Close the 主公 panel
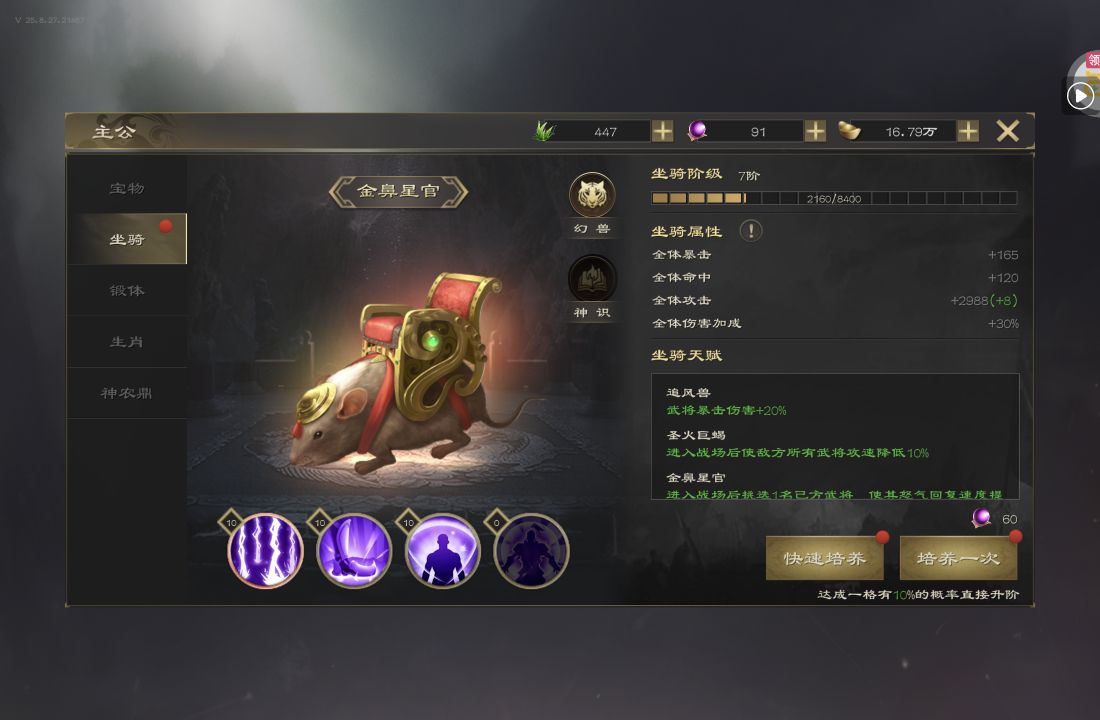 [x=1007, y=131]
